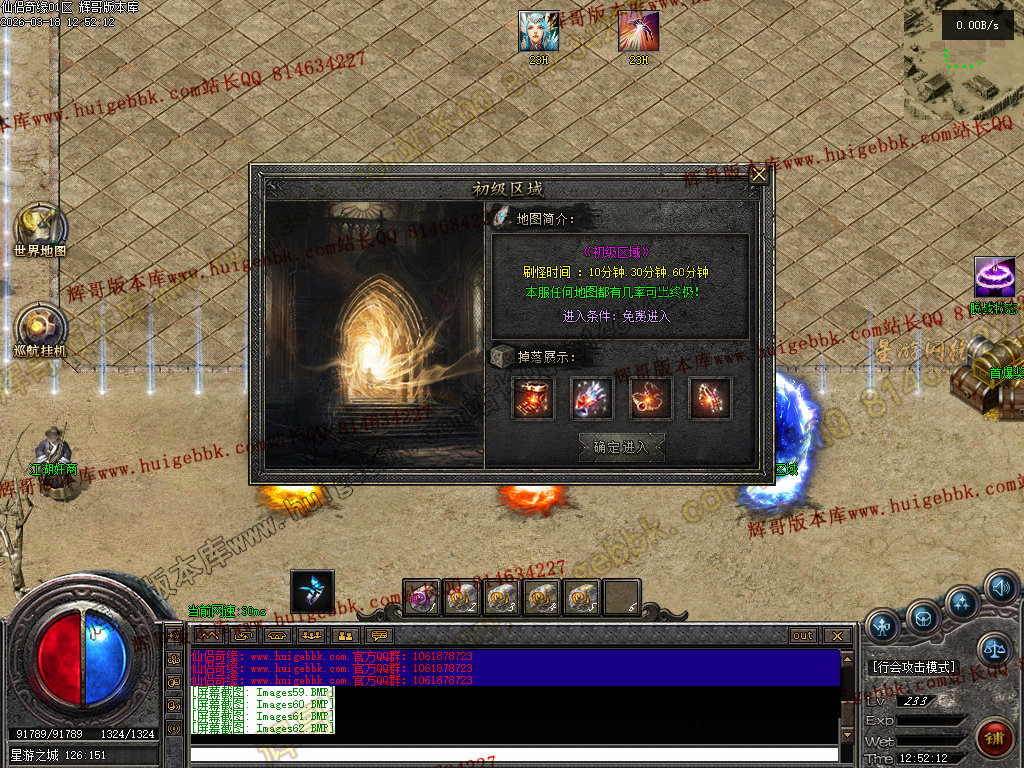1024x768 pixels.
Task: Click the blue-haired character buff icon
Action: pyautogui.click(x=538, y=31)
